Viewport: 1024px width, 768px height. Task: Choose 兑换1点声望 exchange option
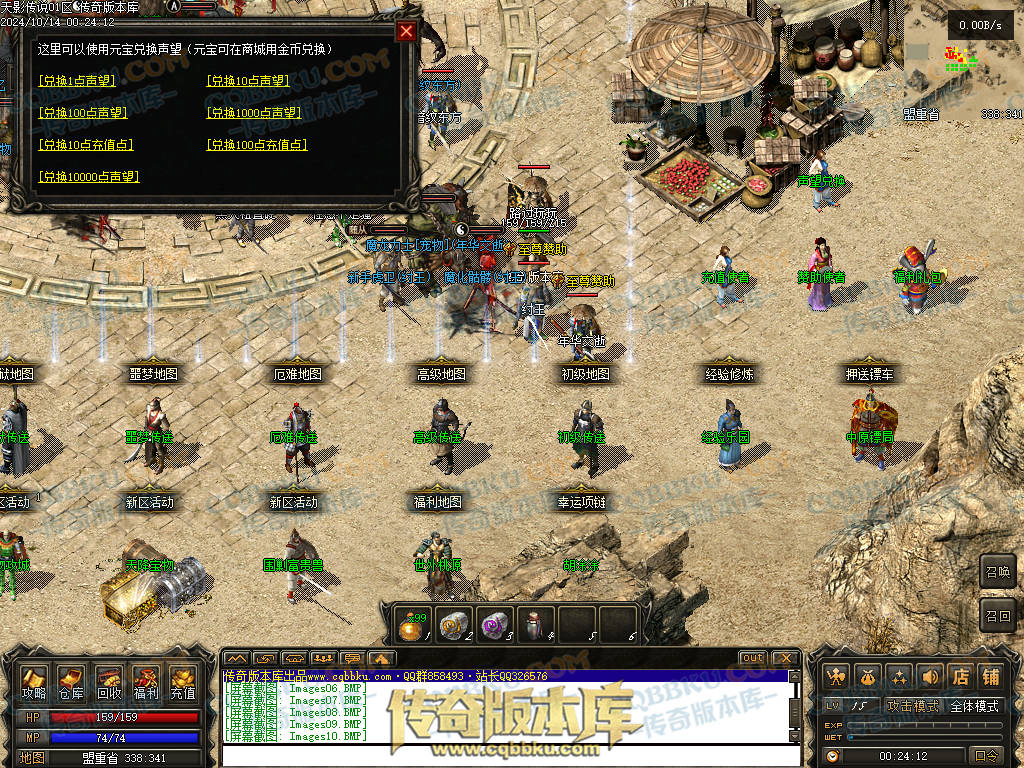(x=76, y=81)
